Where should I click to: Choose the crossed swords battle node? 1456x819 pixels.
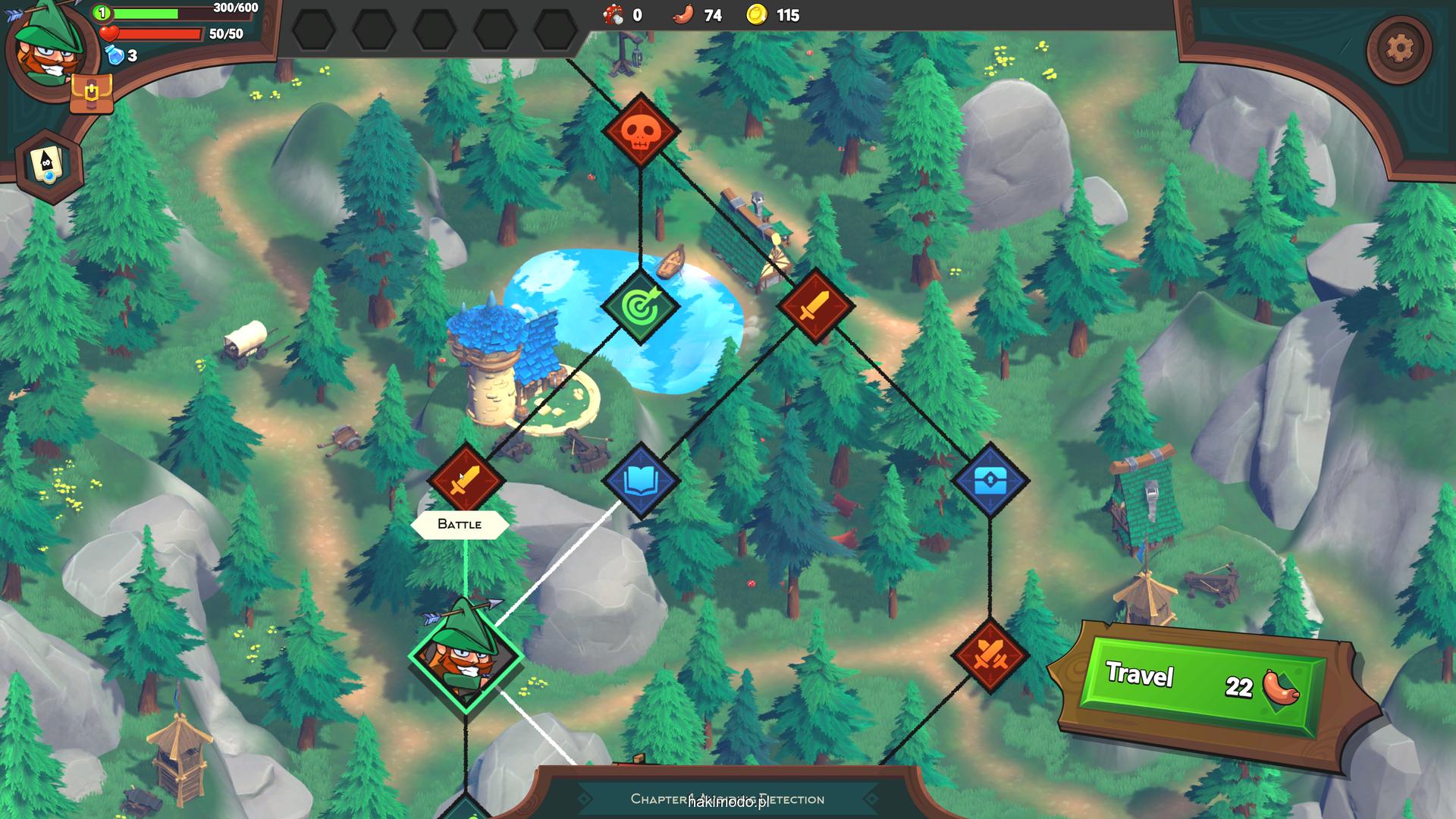coord(990,655)
